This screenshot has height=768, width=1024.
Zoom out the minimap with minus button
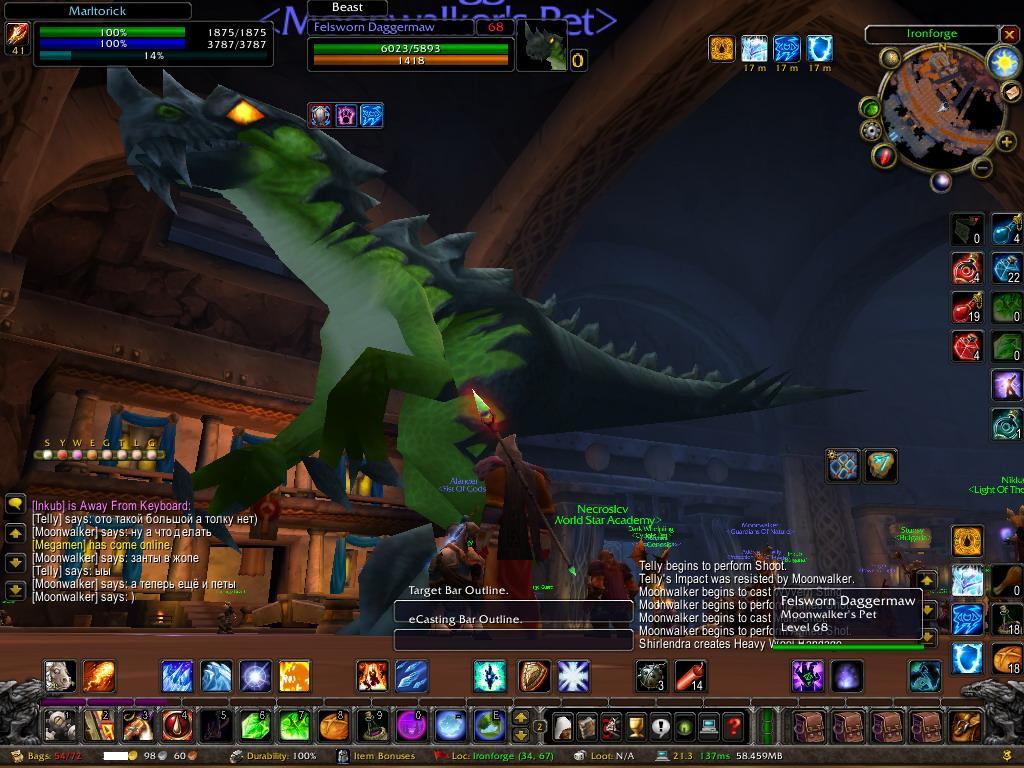click(982, 168)
